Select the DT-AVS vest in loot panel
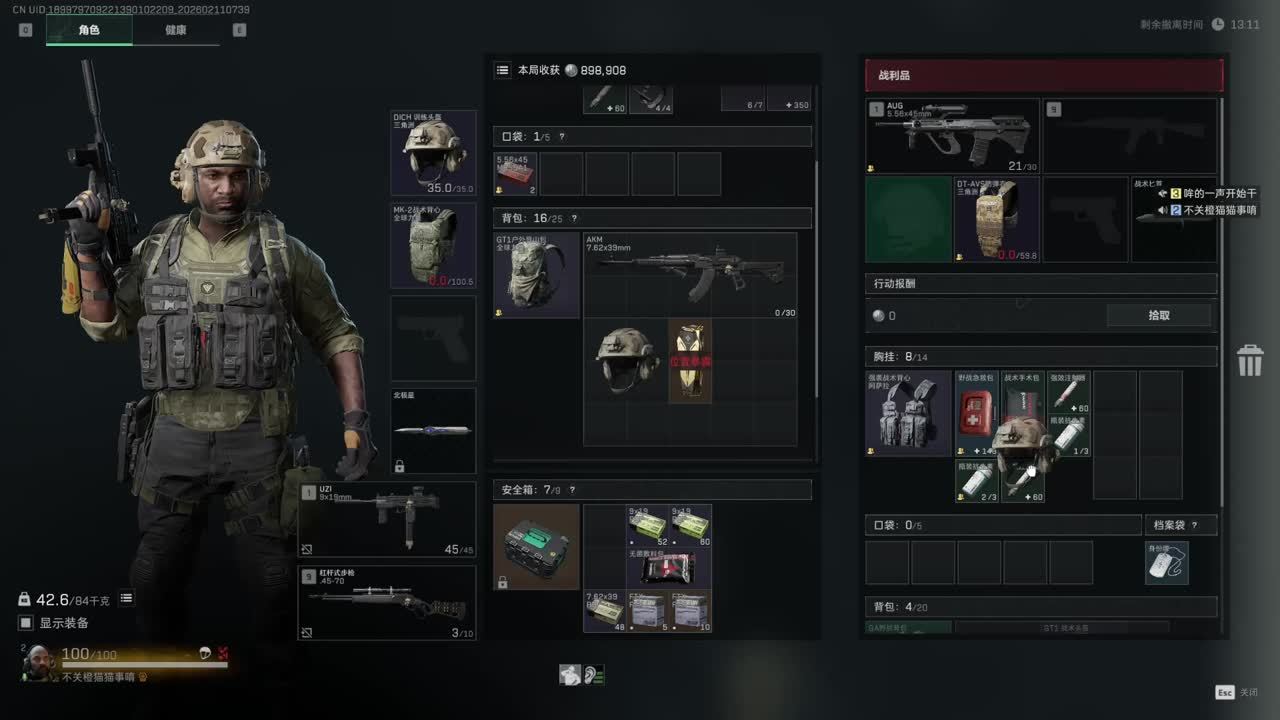Screen dimensions: 1280x720 click(x=997, y=220)
